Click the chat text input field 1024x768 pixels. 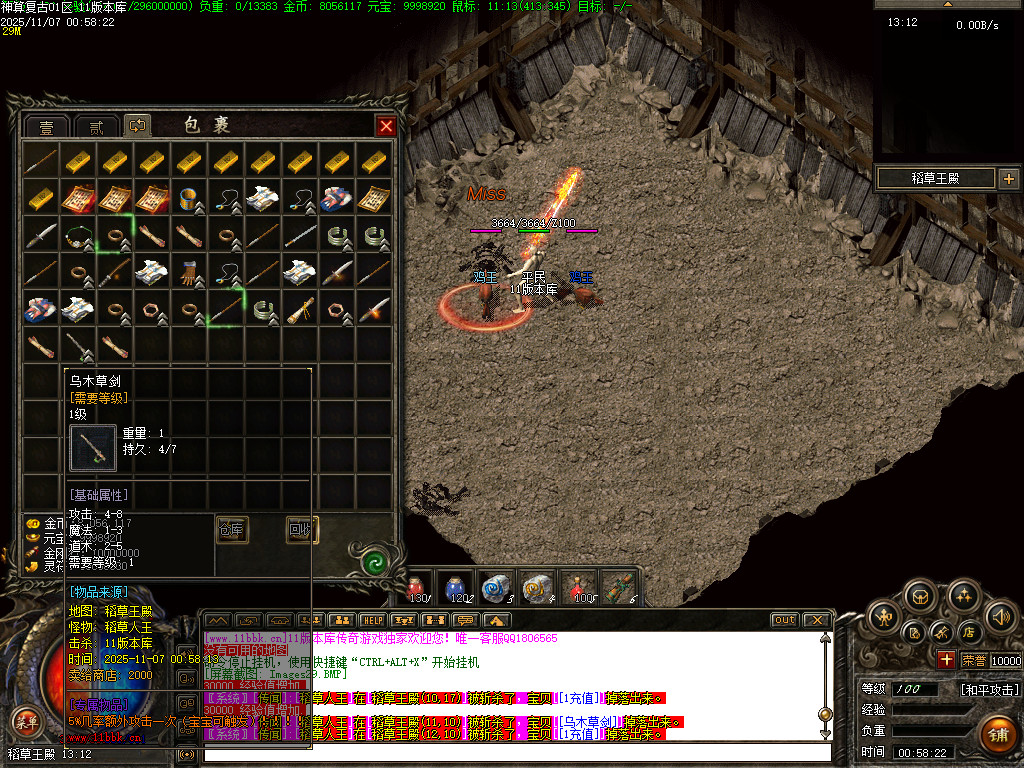pyautogui.click(x=515, y=753)
